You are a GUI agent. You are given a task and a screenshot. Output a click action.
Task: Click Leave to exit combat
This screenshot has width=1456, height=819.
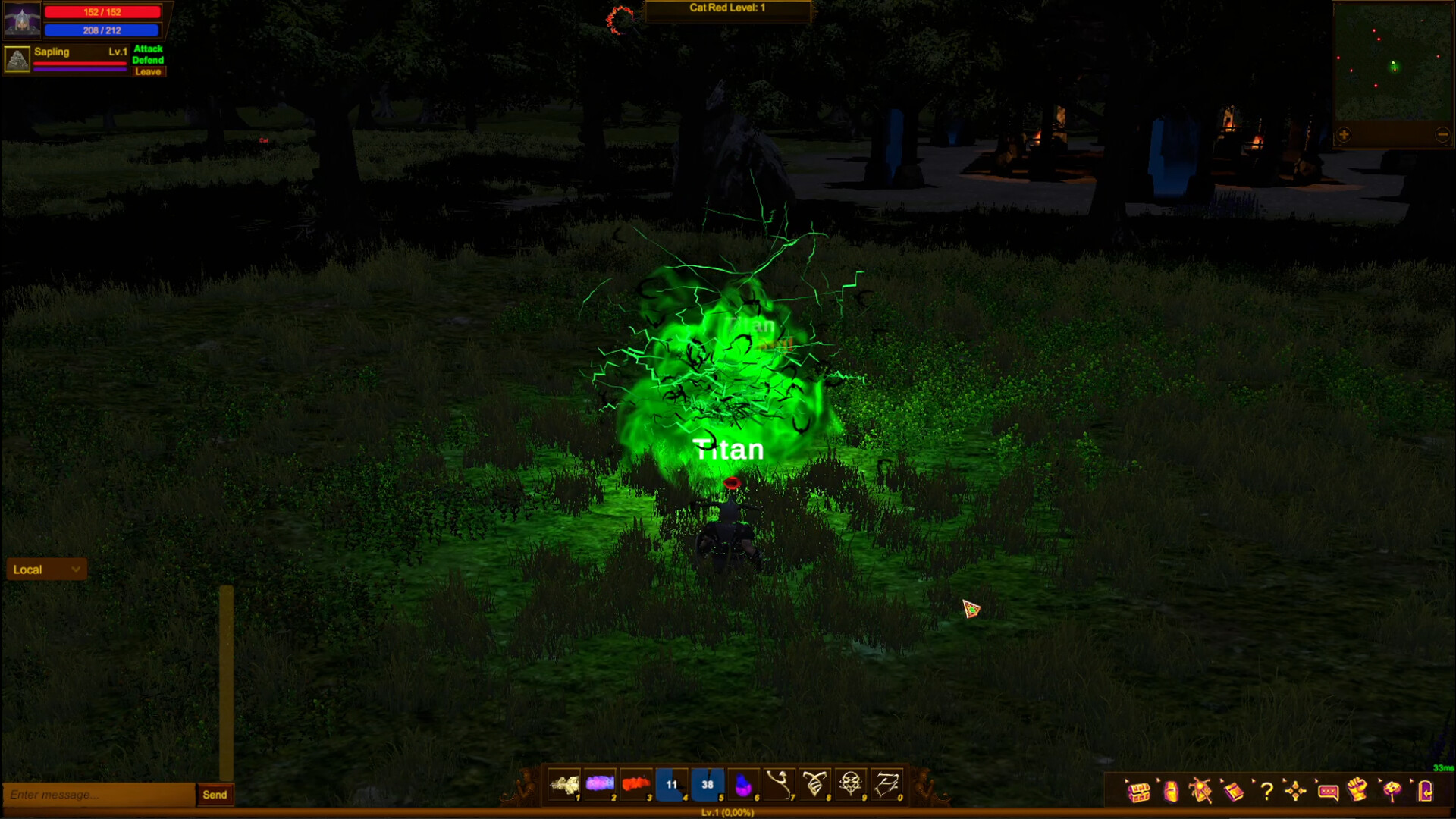[149, 71]
